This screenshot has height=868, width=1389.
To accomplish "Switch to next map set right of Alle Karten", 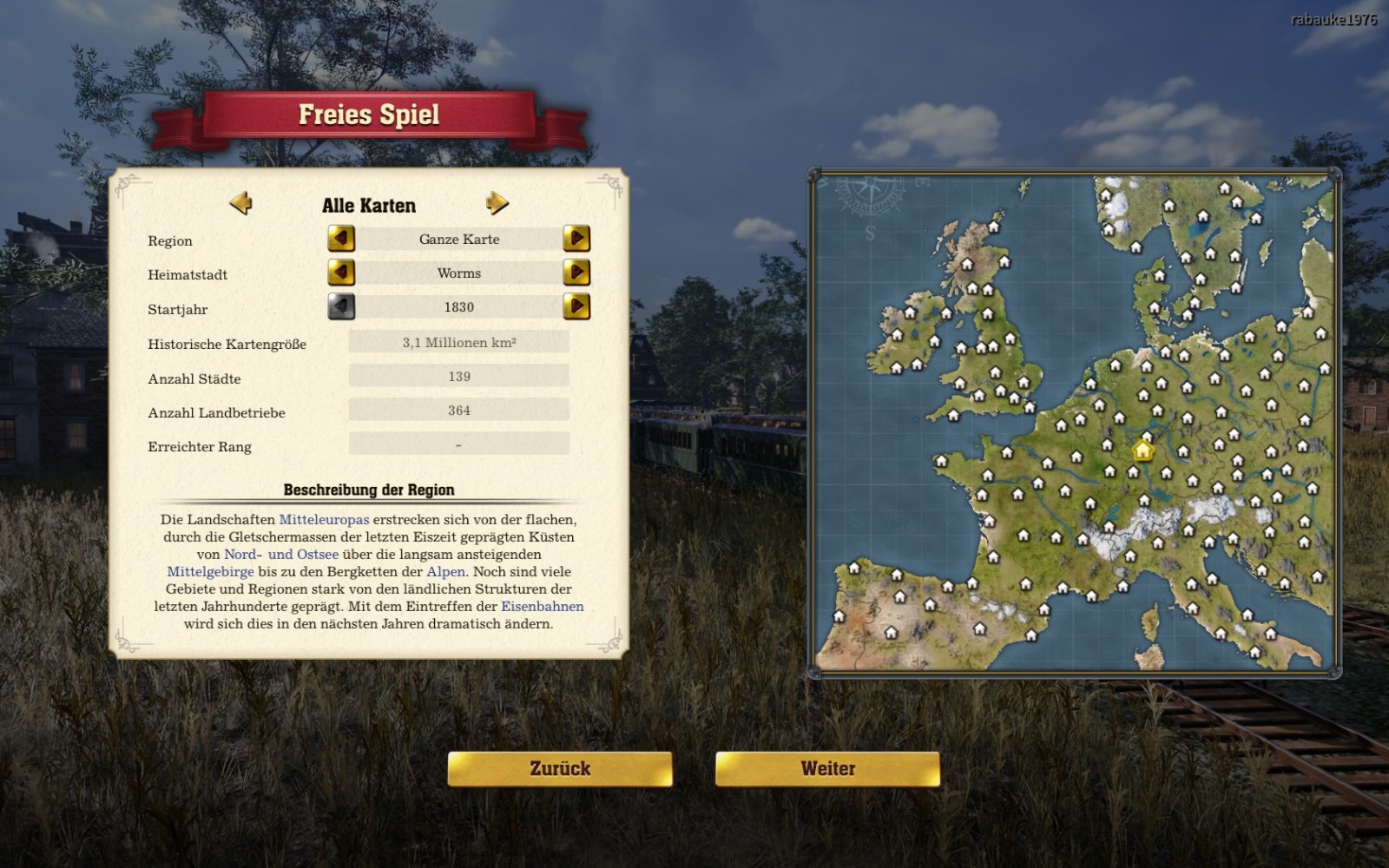I will click(x=497, y=203).
